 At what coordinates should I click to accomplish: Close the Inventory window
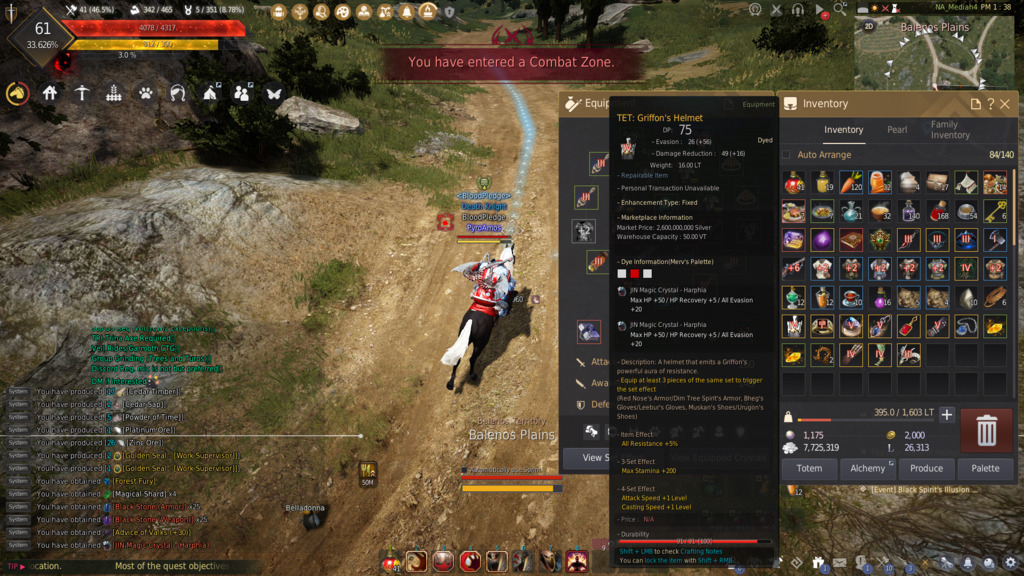click(x=1005, y=104)
